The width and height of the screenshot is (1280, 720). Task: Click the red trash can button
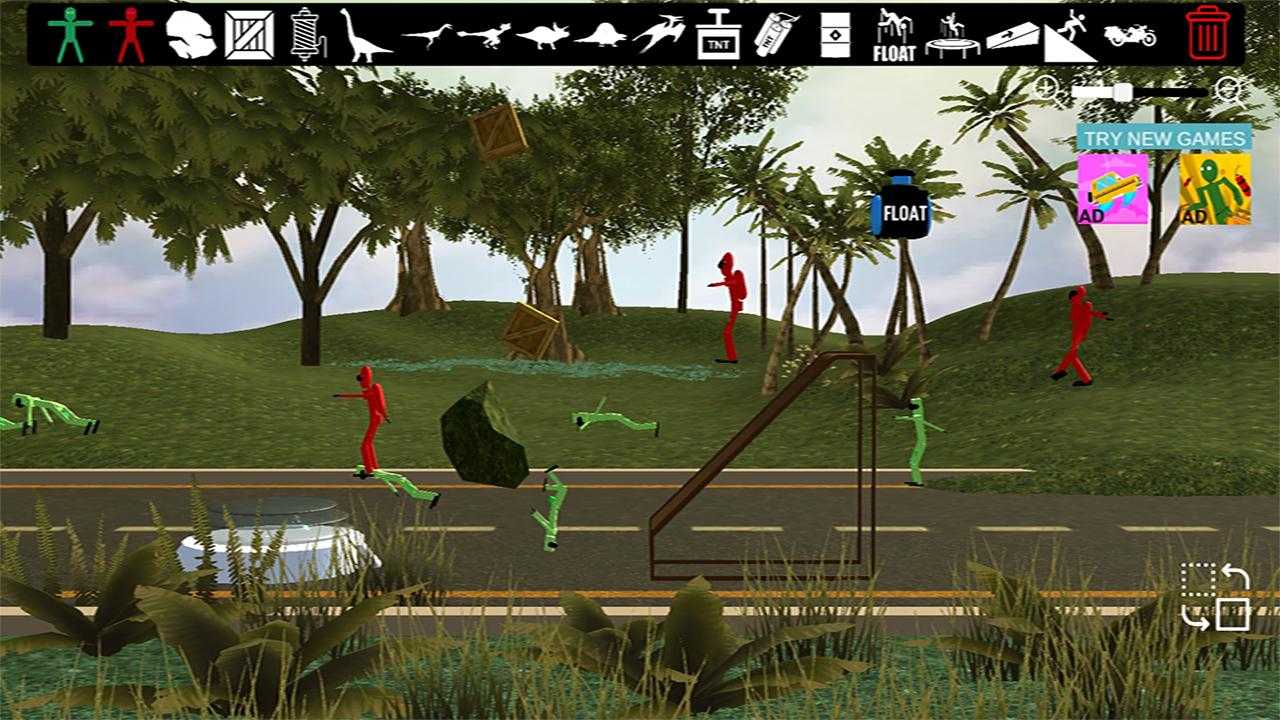click(x=1208, y=33)
